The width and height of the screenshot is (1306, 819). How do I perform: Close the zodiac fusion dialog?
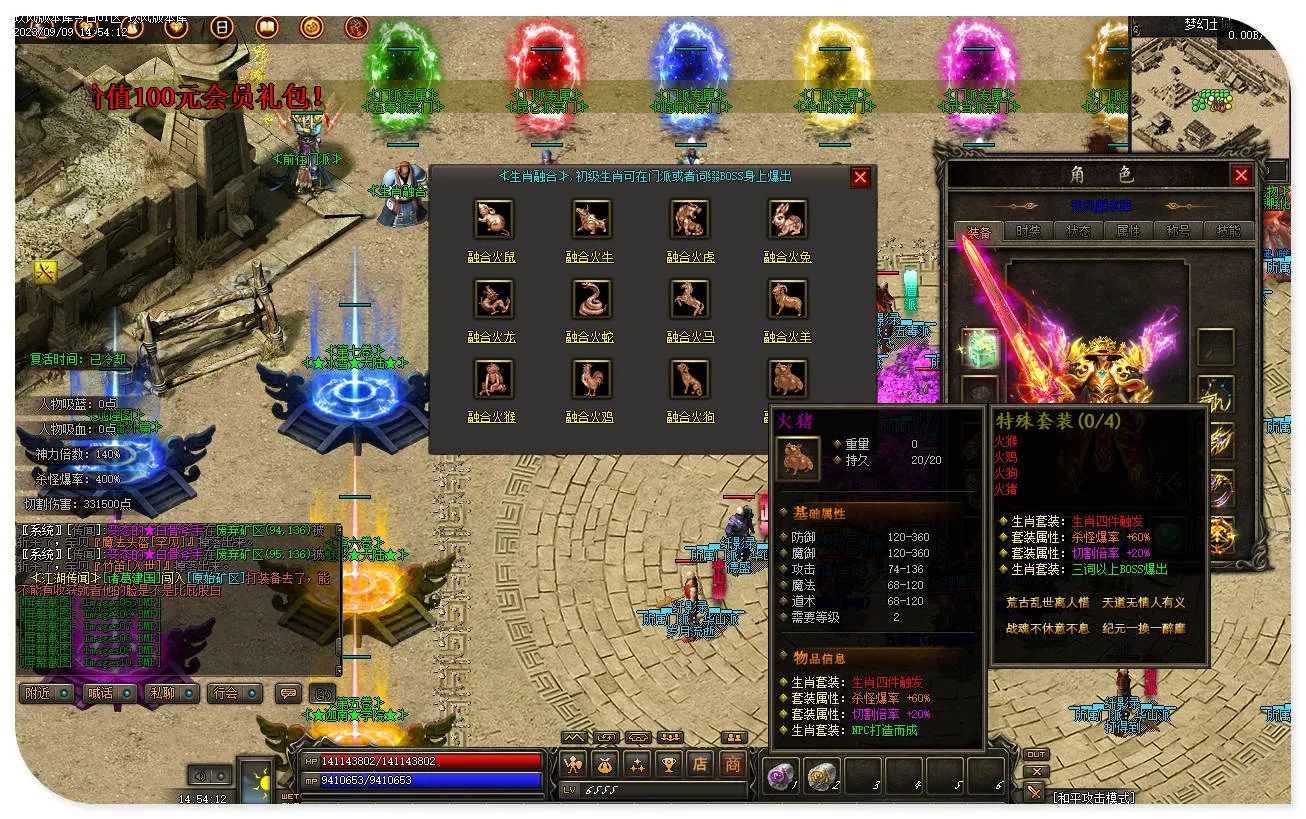(860, 178)
